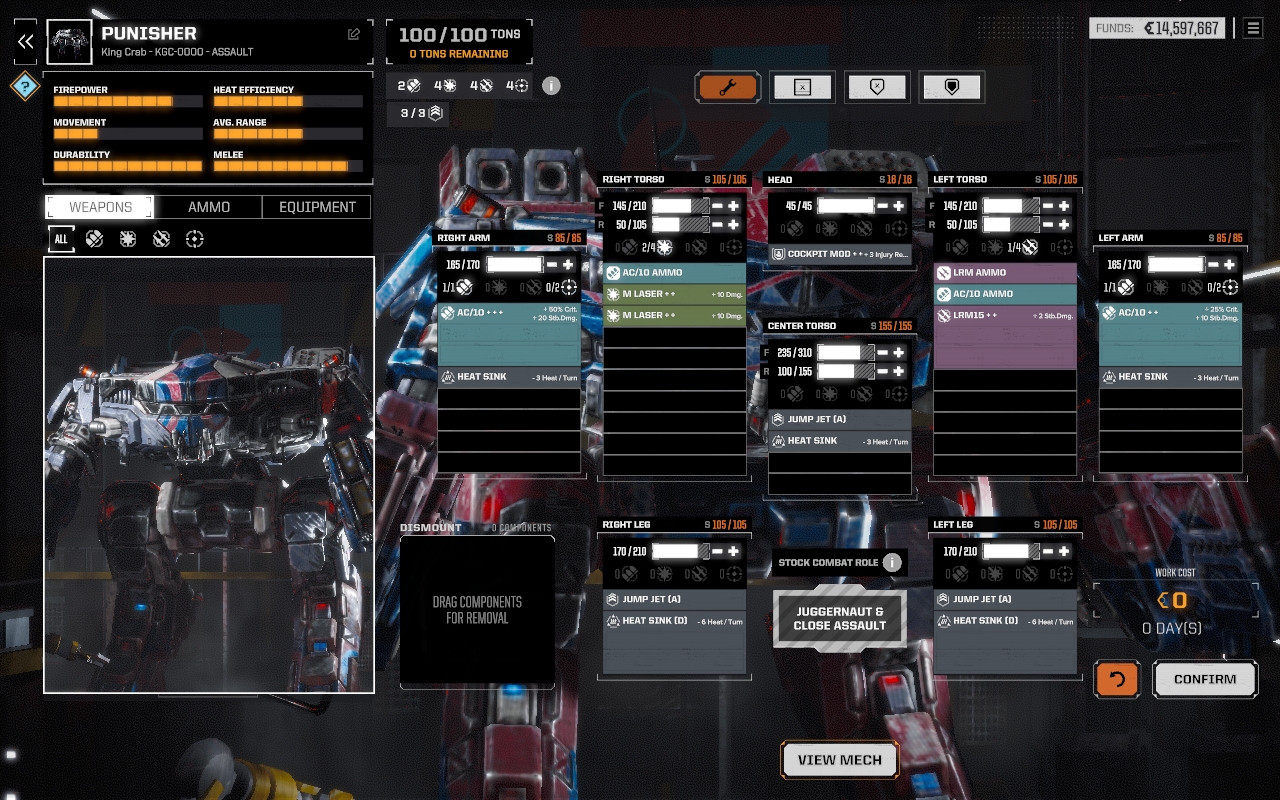
Task: Click the blue diamond help icon
Action: pyautogui.click(x=25, y=86)
